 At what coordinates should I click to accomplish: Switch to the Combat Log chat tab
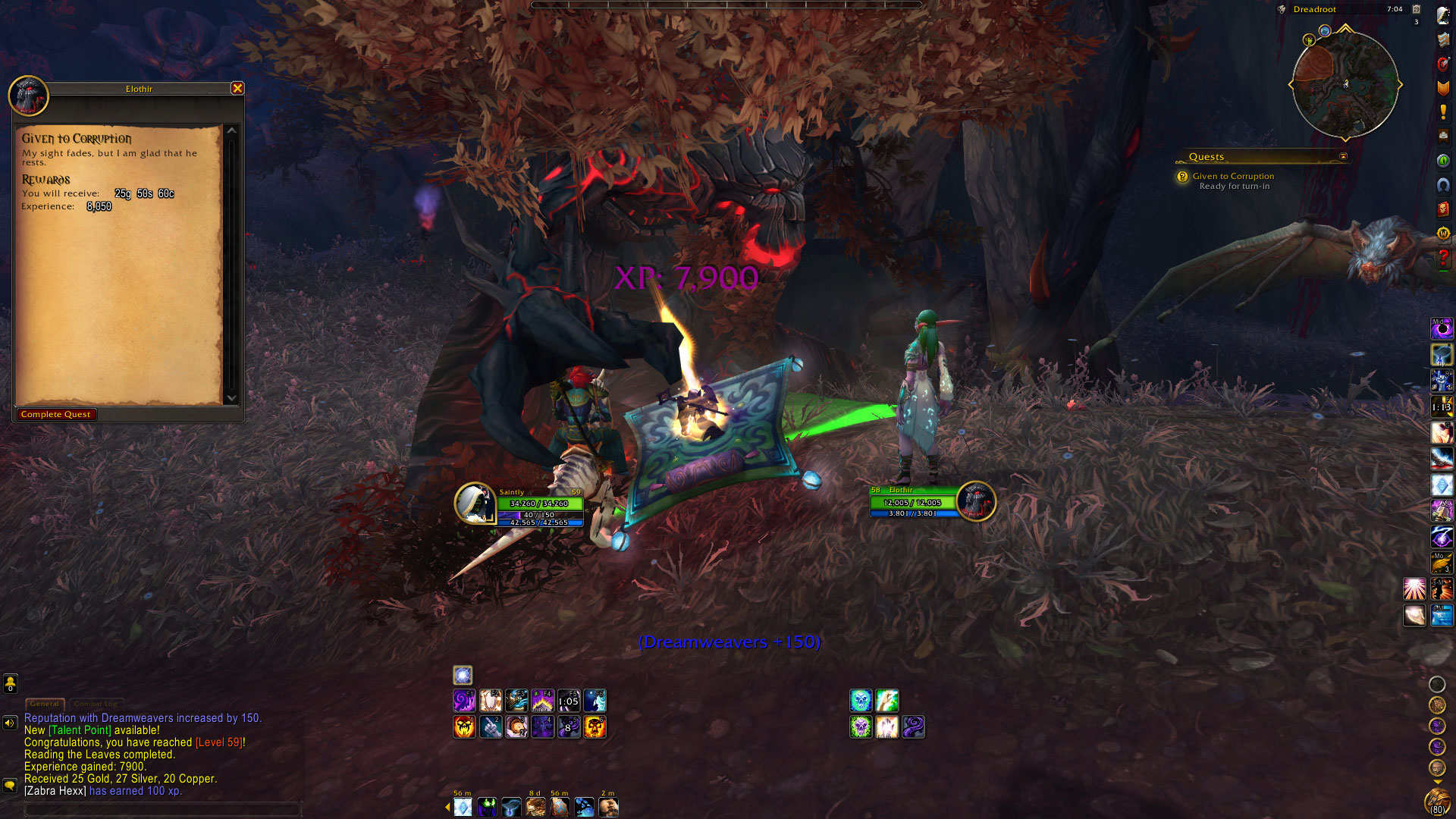click(96, 704)
